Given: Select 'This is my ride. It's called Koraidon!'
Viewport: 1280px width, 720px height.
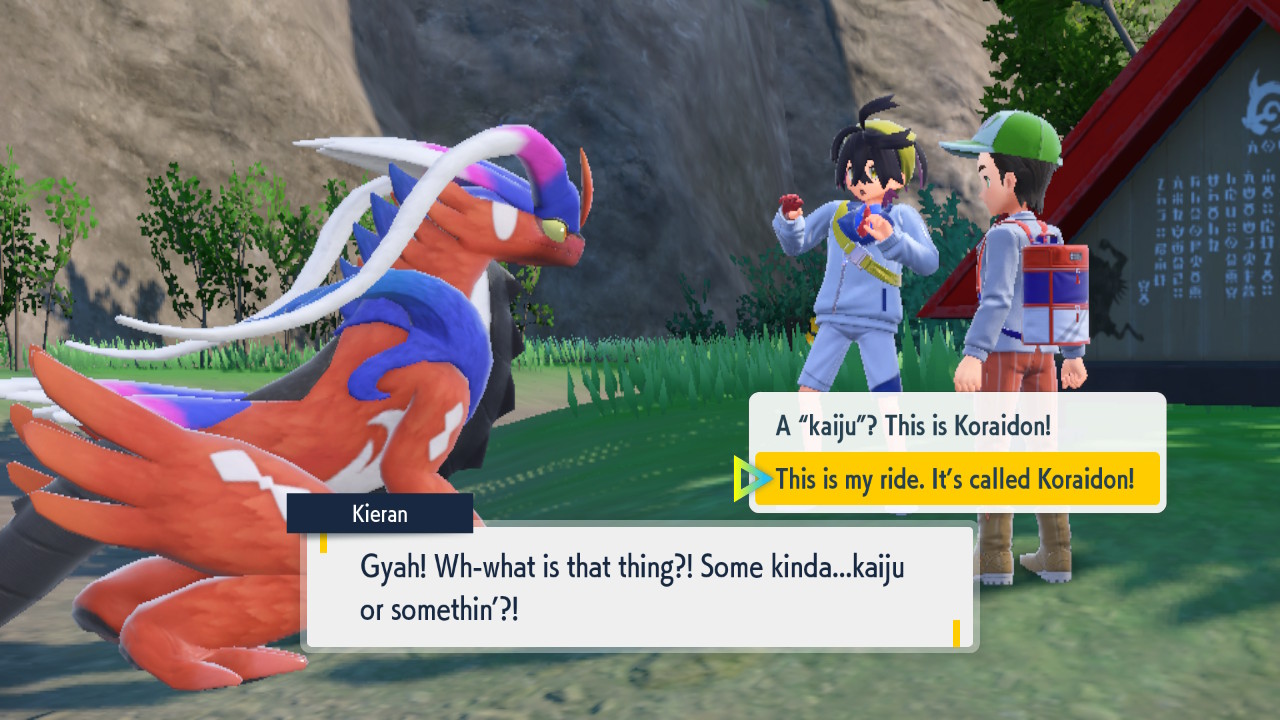Looking at the screenshot, I should pos(955,479).
